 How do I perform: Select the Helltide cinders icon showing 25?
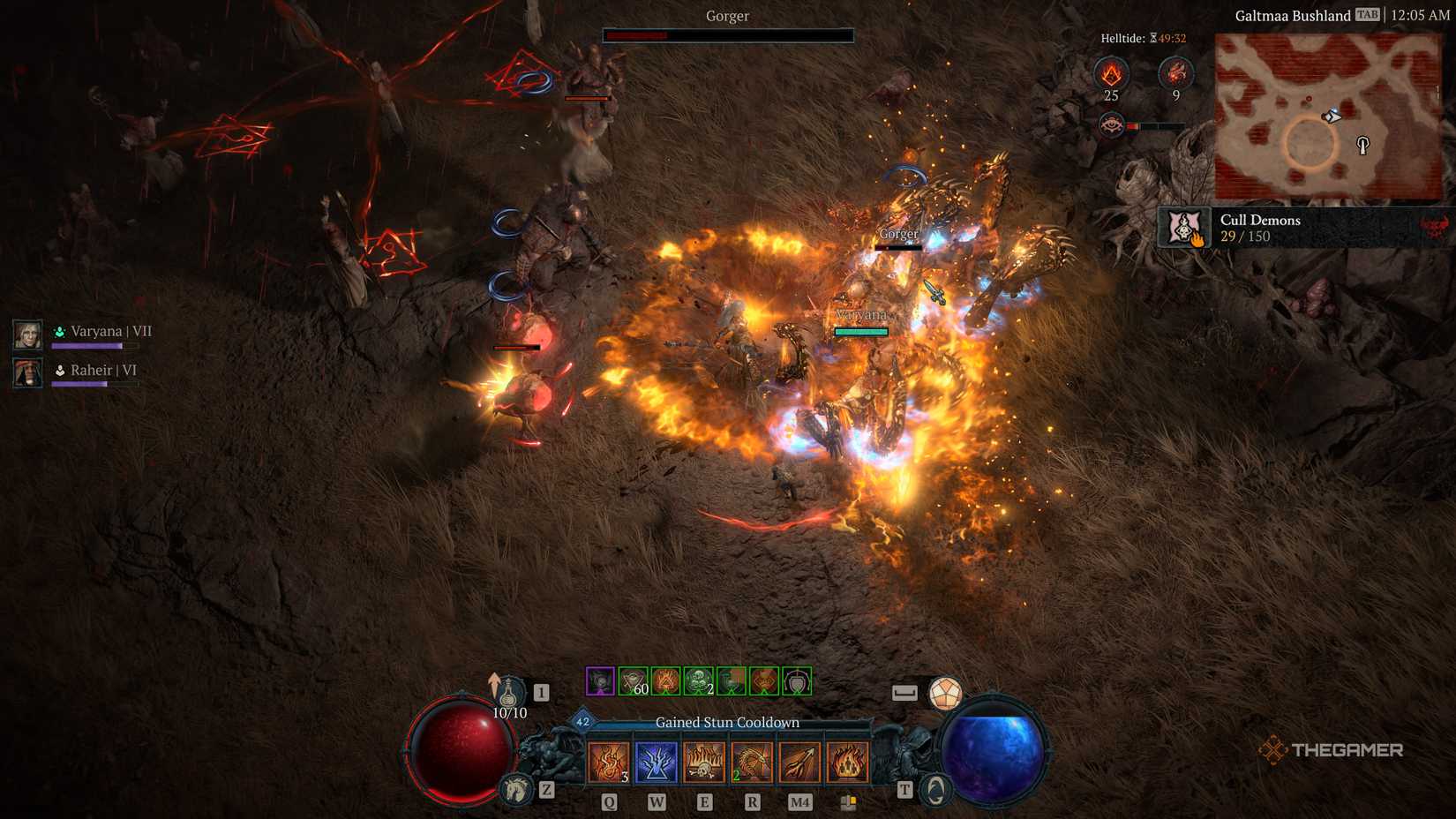pos(1111,73)
